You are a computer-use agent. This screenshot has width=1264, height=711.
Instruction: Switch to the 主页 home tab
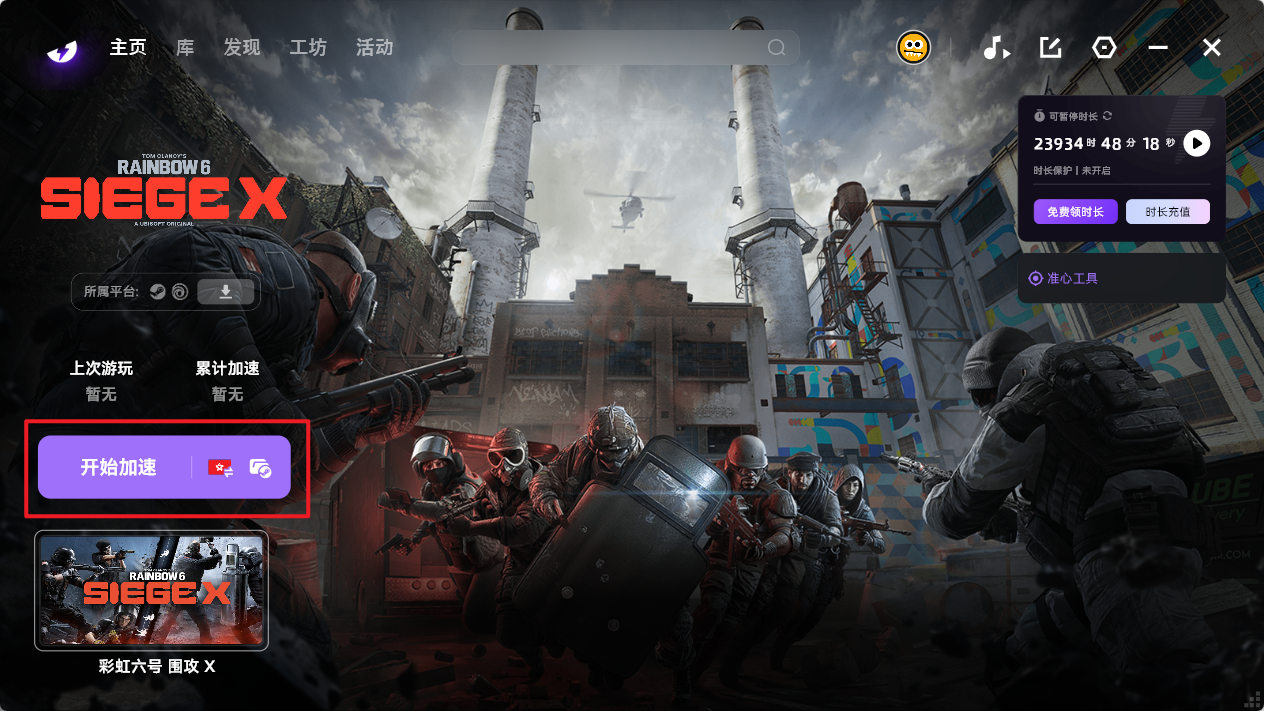click(128, 48)
